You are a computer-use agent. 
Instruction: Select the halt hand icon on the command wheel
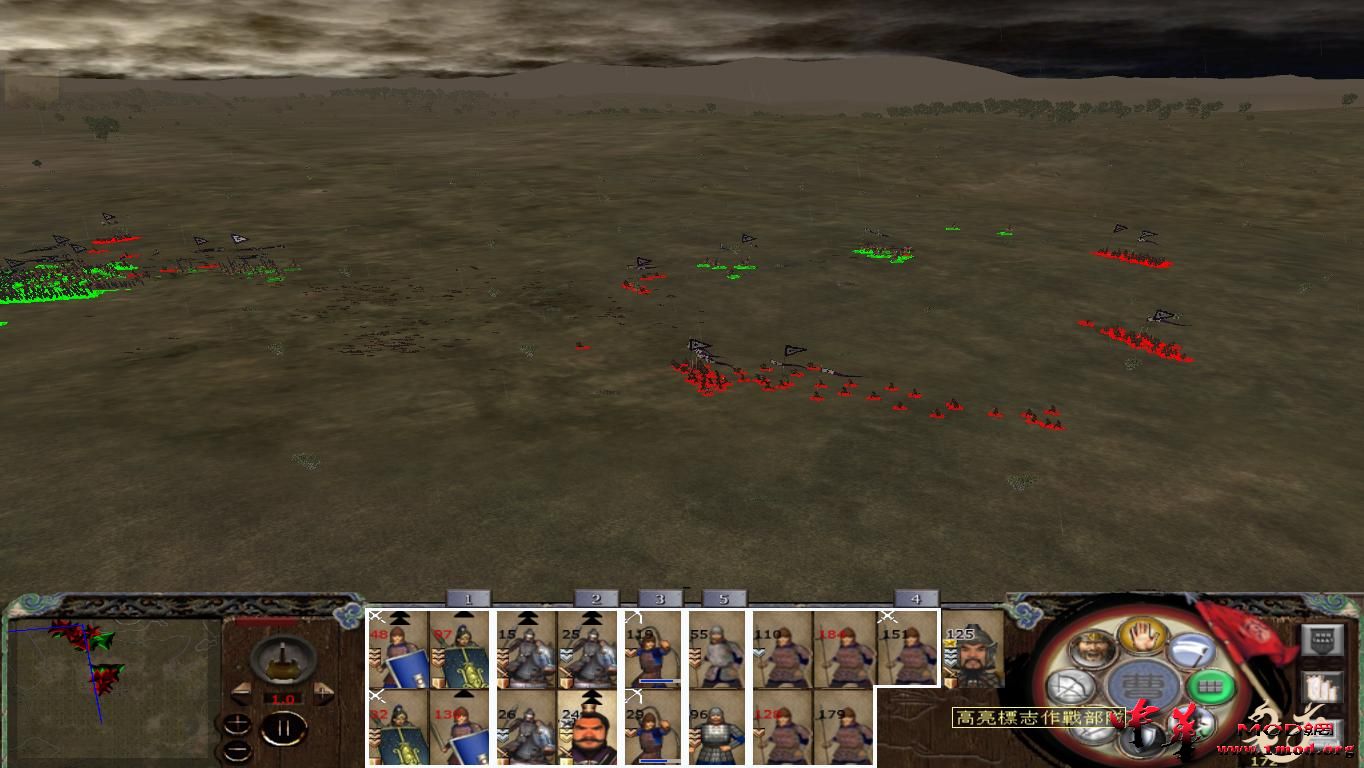[x=1143, y=638]
